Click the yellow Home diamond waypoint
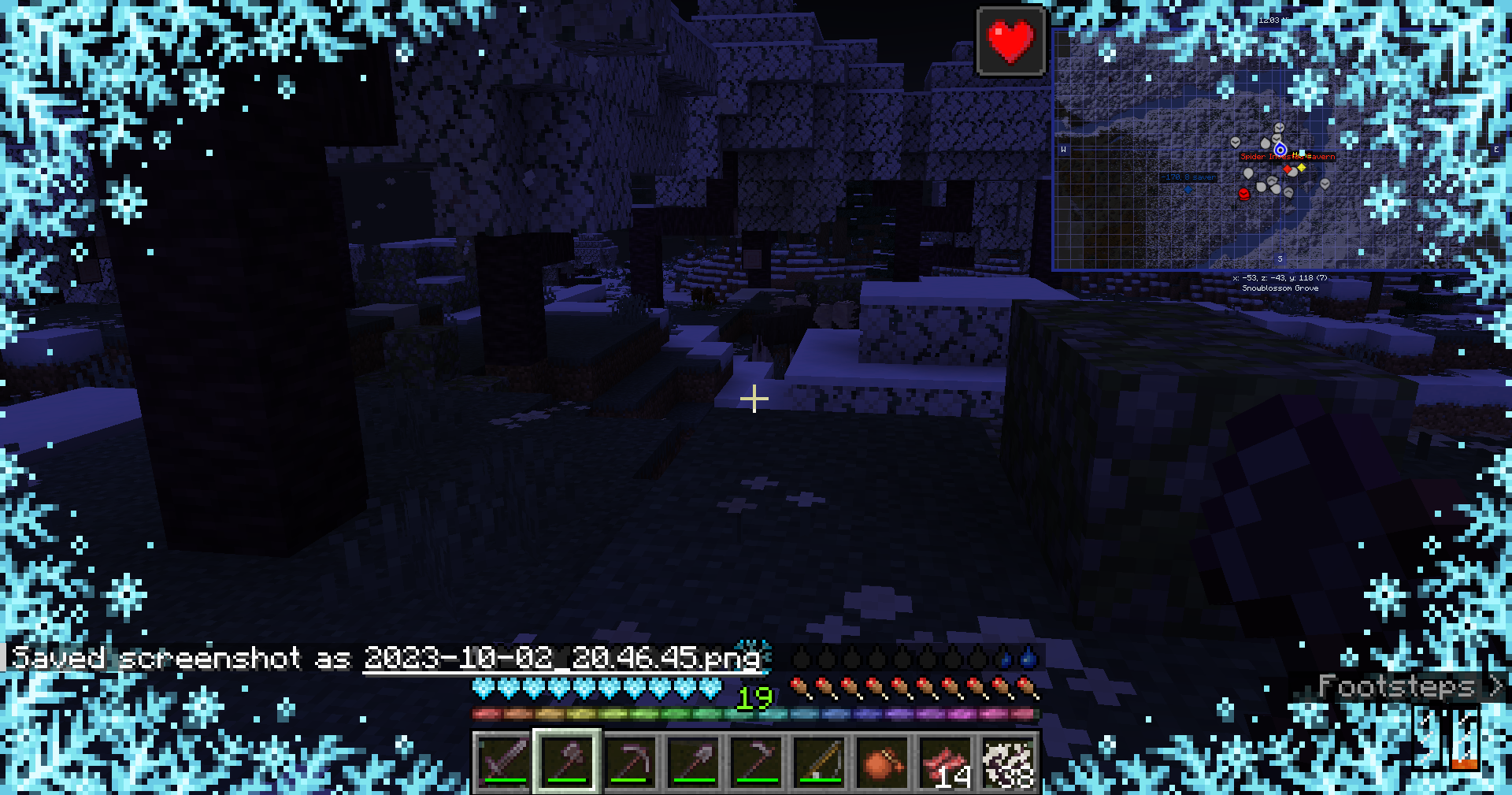This screenshot has height=795, width=1512. coord(1301,168)
